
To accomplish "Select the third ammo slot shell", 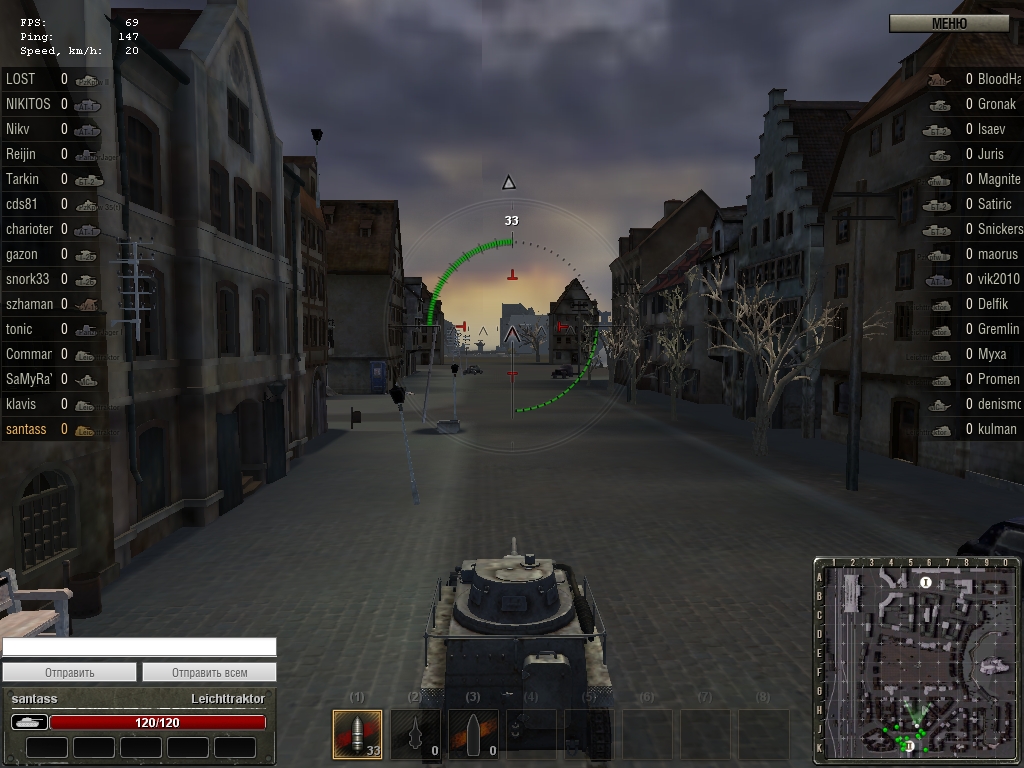I will click(x=473, y=735).
